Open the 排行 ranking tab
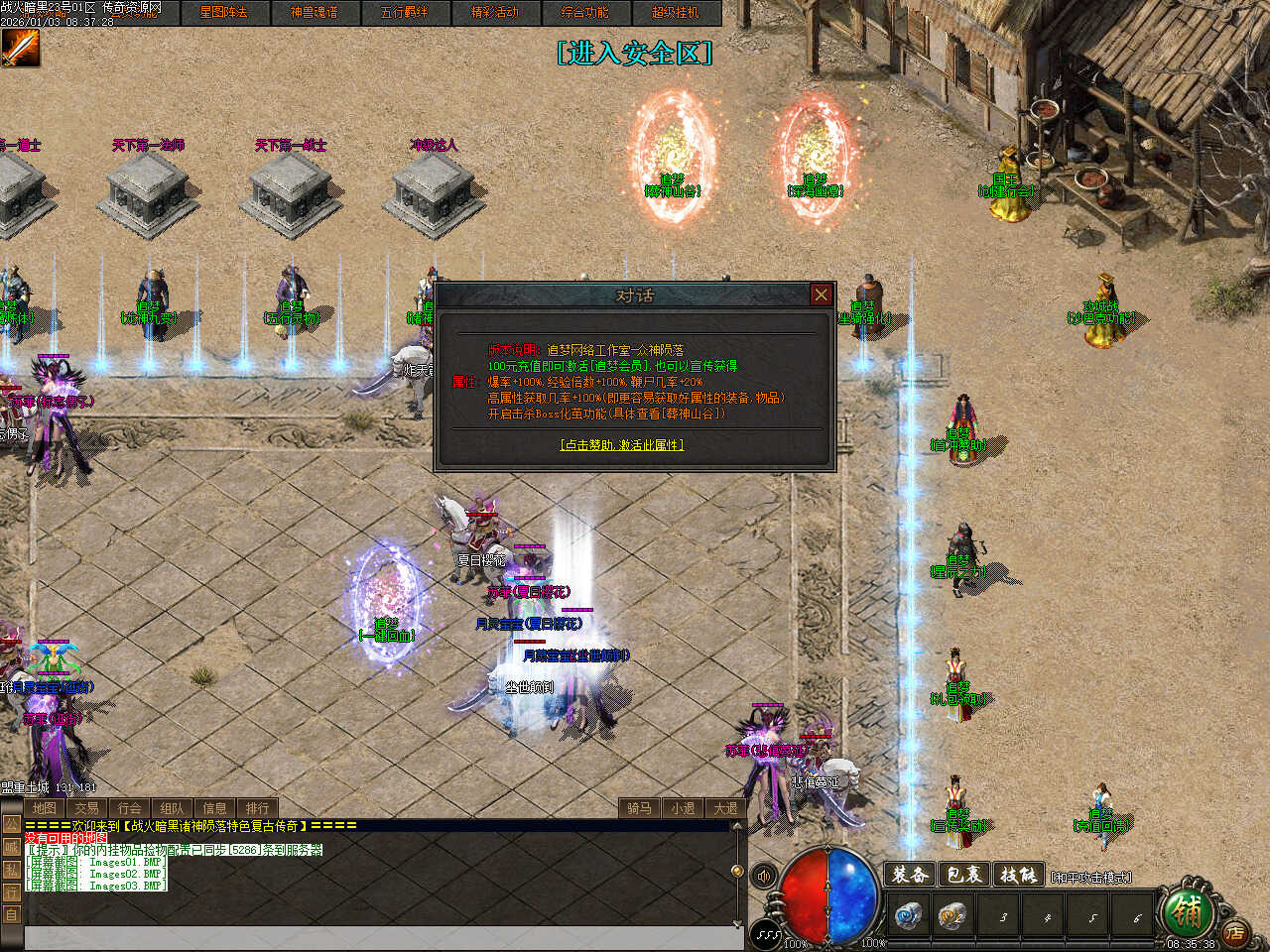This screenshot has width=1270, height=952. tap(257, 808)
